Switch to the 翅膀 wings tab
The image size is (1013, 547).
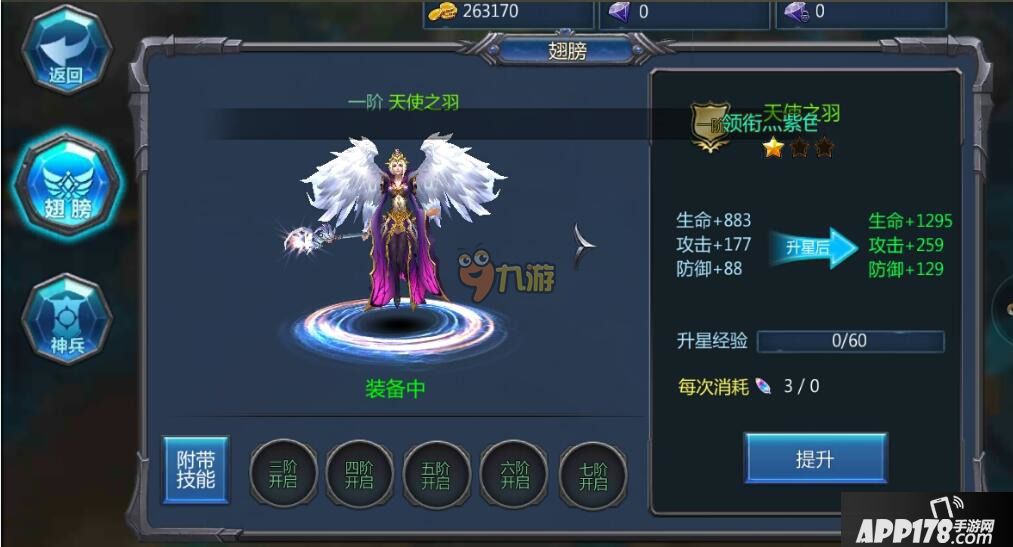click(x=66, y=185)
